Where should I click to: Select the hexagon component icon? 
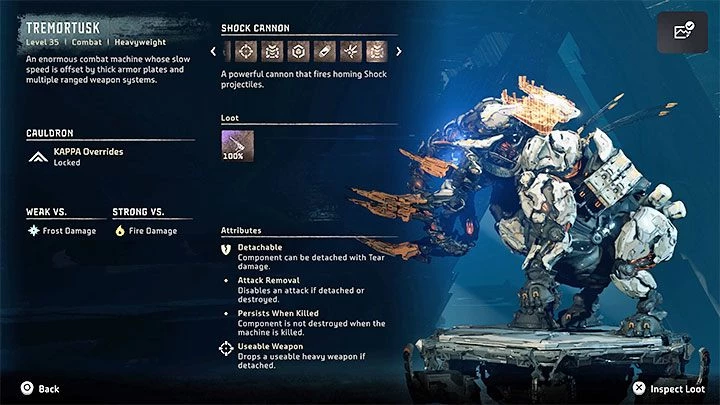click(296, 52)
